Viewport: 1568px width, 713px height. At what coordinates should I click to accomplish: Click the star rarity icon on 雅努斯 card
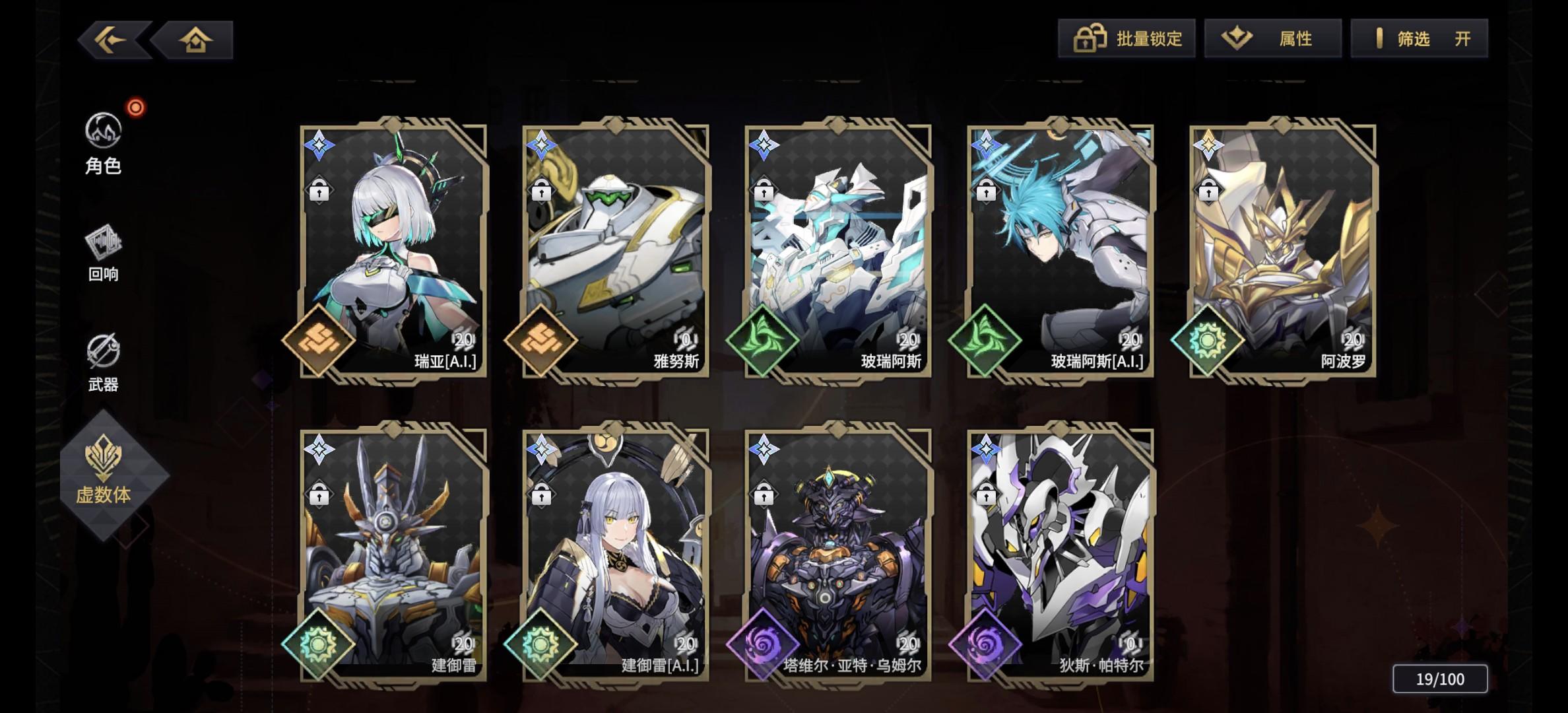coord(542,143)
